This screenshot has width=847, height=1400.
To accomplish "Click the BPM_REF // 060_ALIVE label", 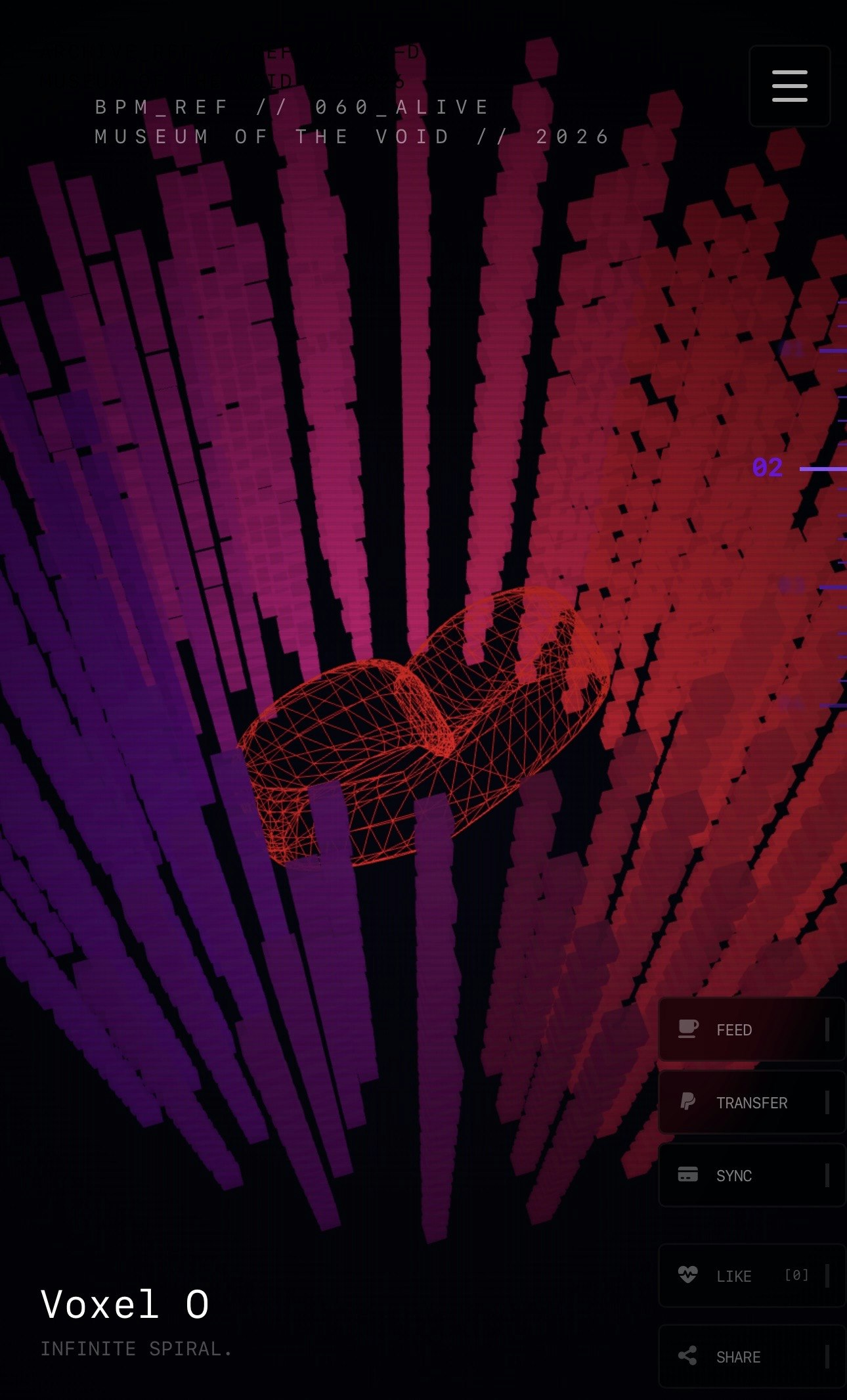I will tap(290, 106).
